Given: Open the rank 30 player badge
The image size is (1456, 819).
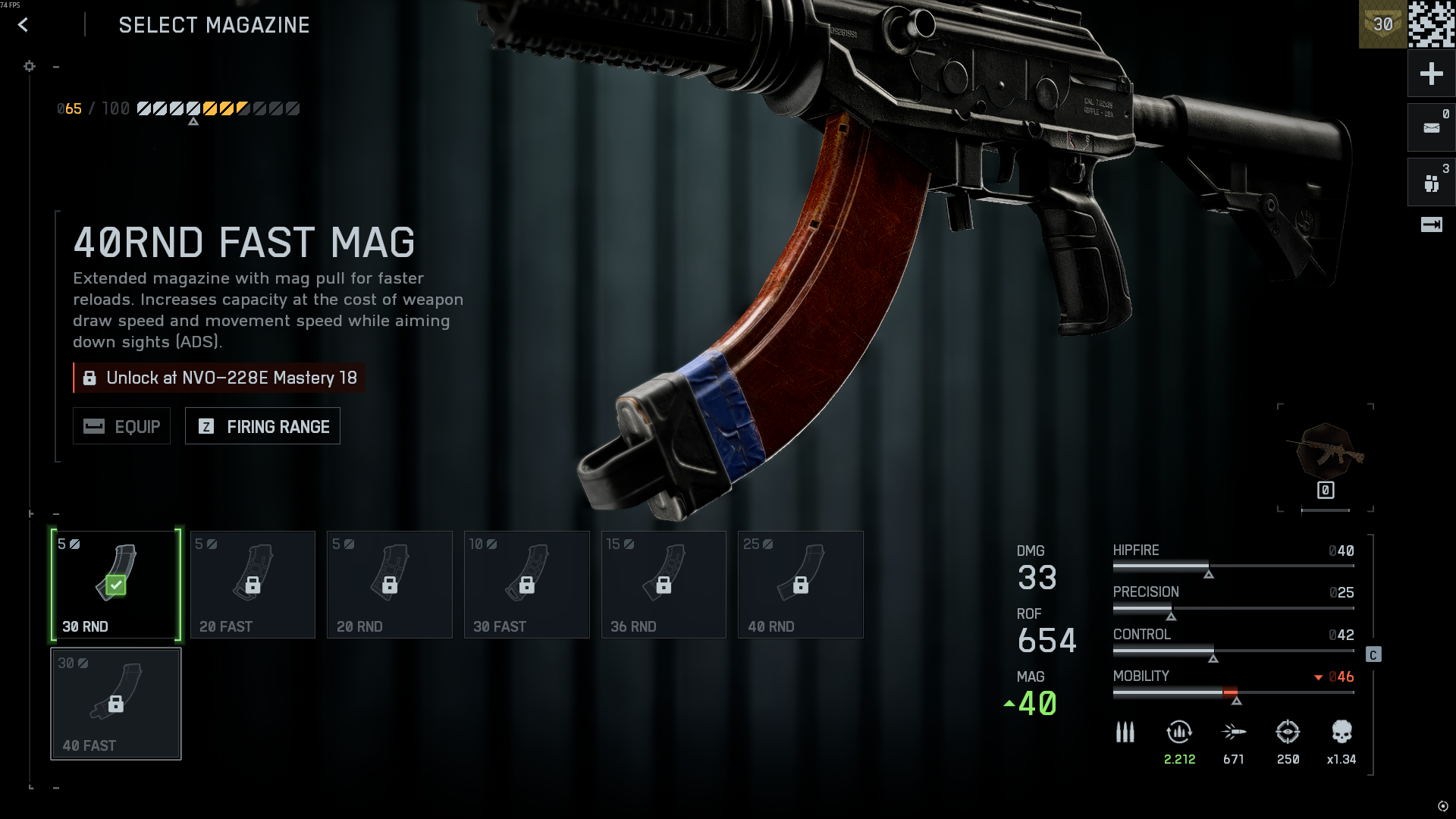Looking at the screenshot, I should pos(1382,24).
